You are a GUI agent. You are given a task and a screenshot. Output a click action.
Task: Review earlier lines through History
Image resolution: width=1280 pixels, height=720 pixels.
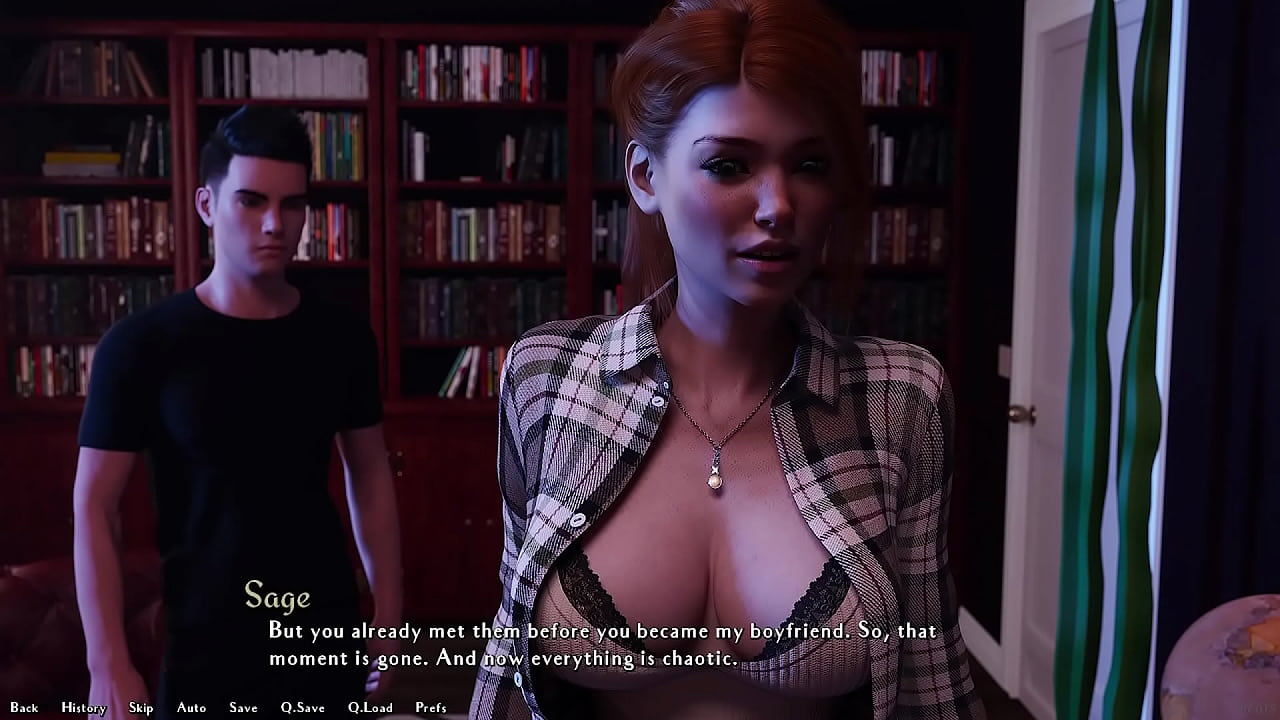(83, 707)
